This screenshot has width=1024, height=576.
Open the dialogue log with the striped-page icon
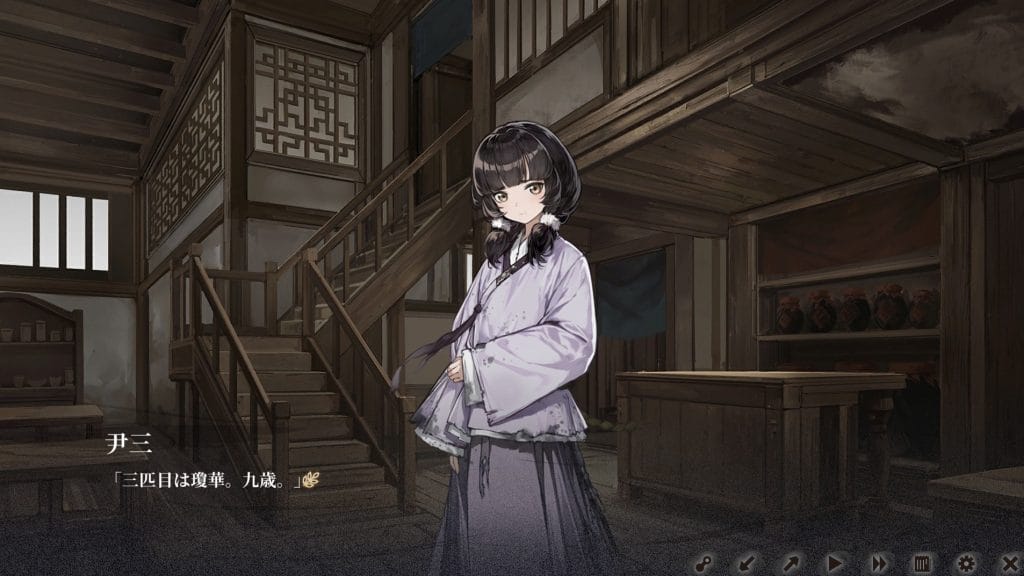click(x=922, y=562)
